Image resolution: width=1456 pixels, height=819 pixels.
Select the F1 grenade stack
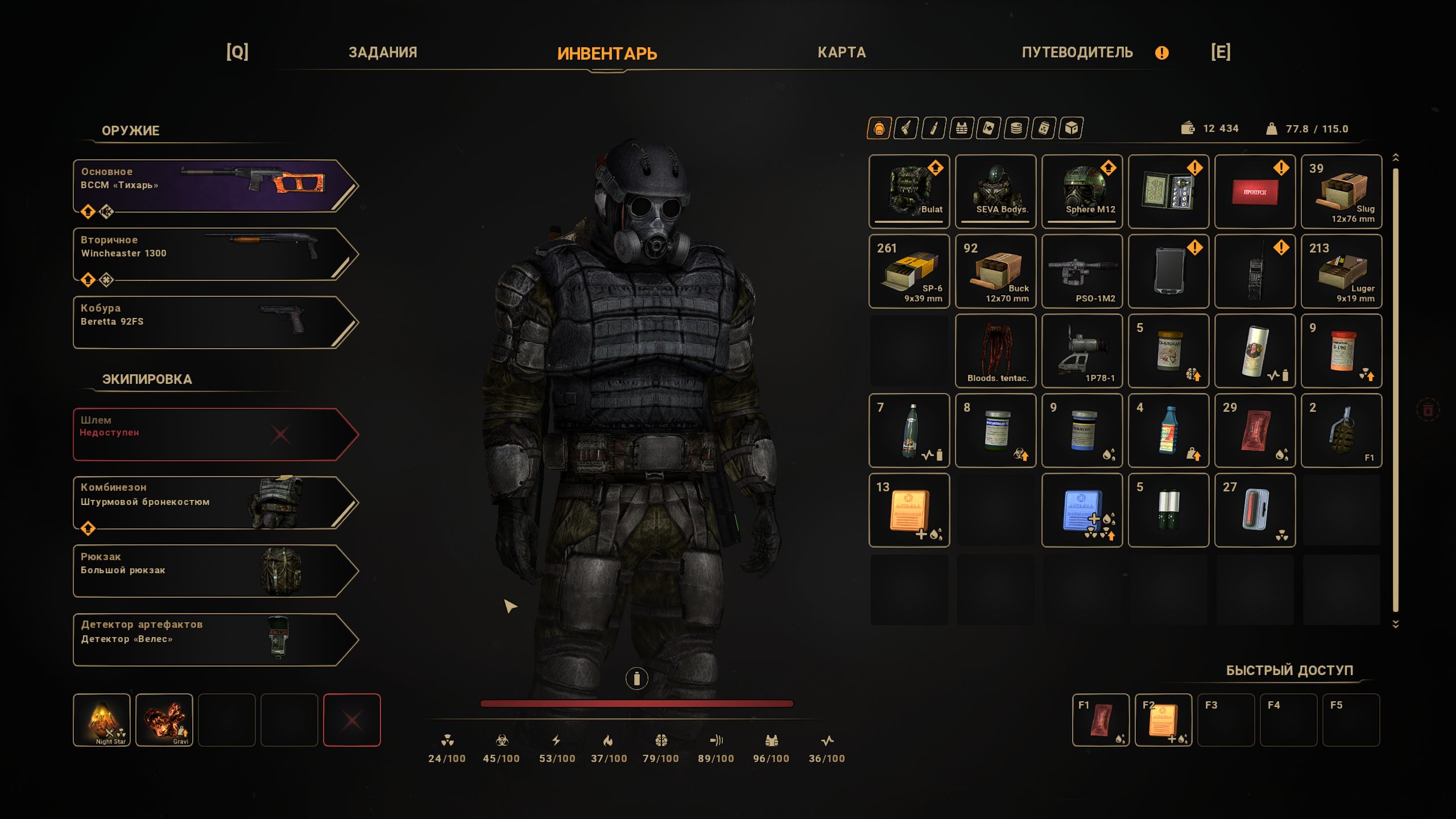pos(1341,430)
